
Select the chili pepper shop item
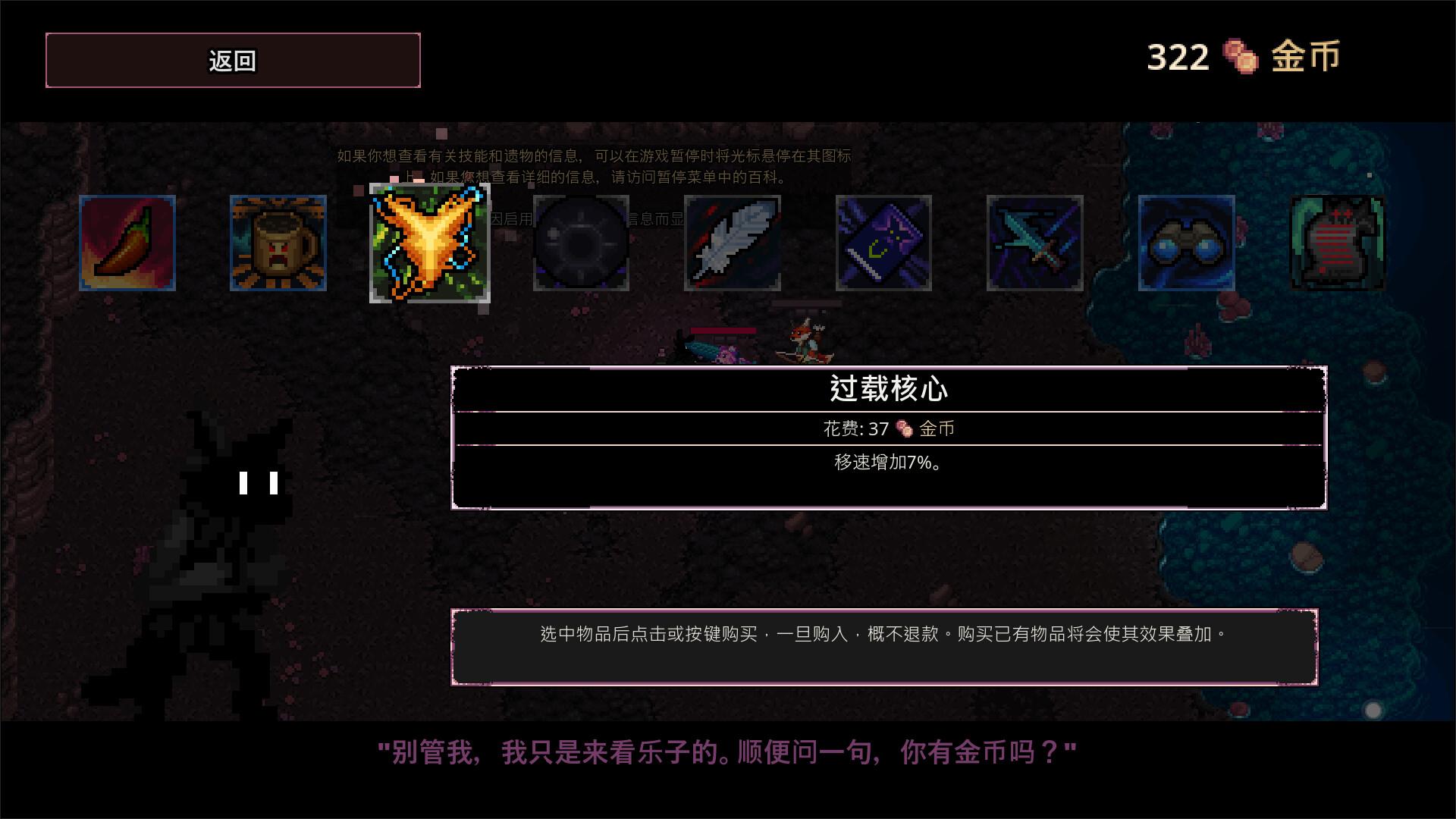tap(127, 244)
